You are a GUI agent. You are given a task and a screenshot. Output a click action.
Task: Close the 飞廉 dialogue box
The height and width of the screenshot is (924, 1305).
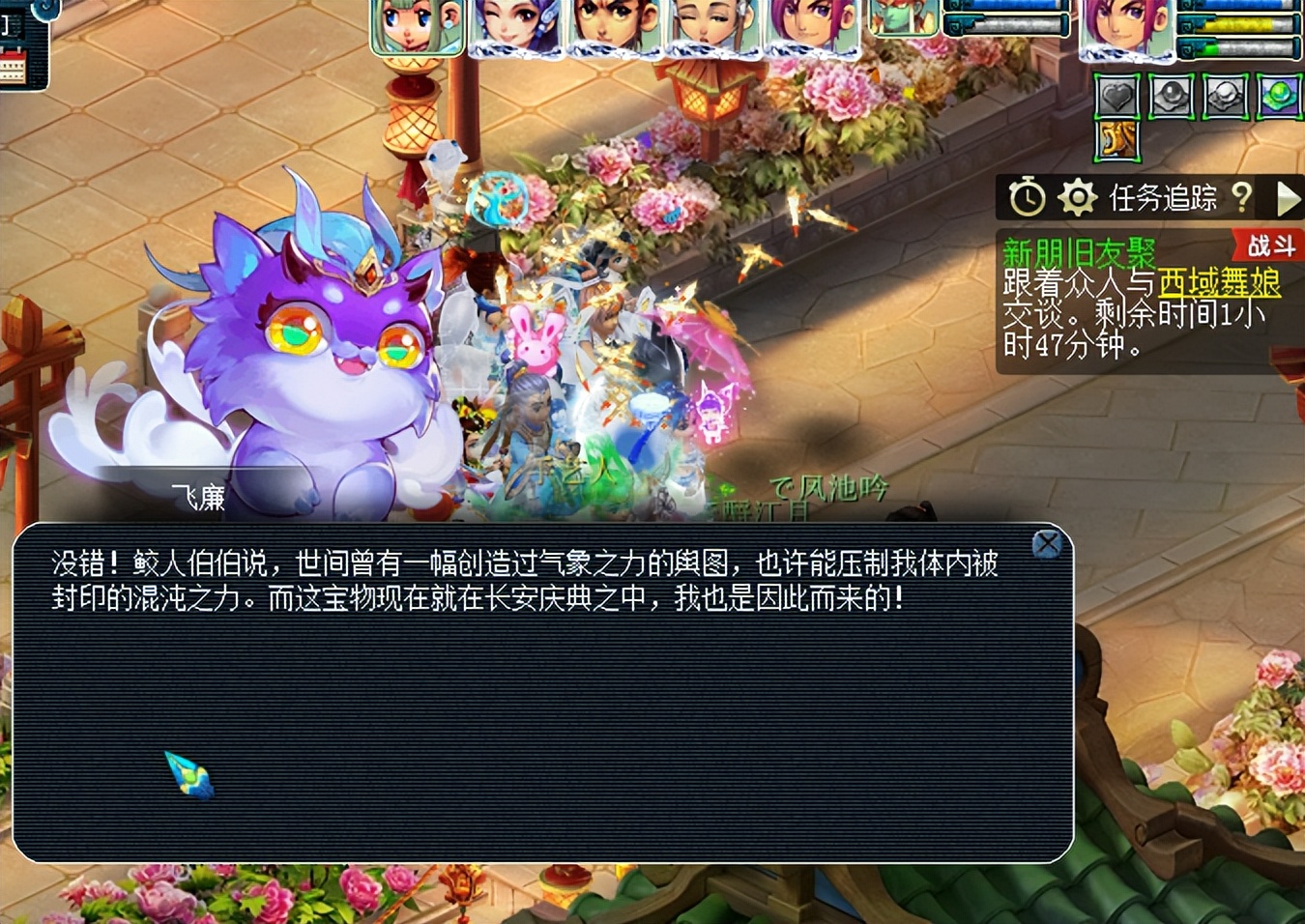point(1048,543)
